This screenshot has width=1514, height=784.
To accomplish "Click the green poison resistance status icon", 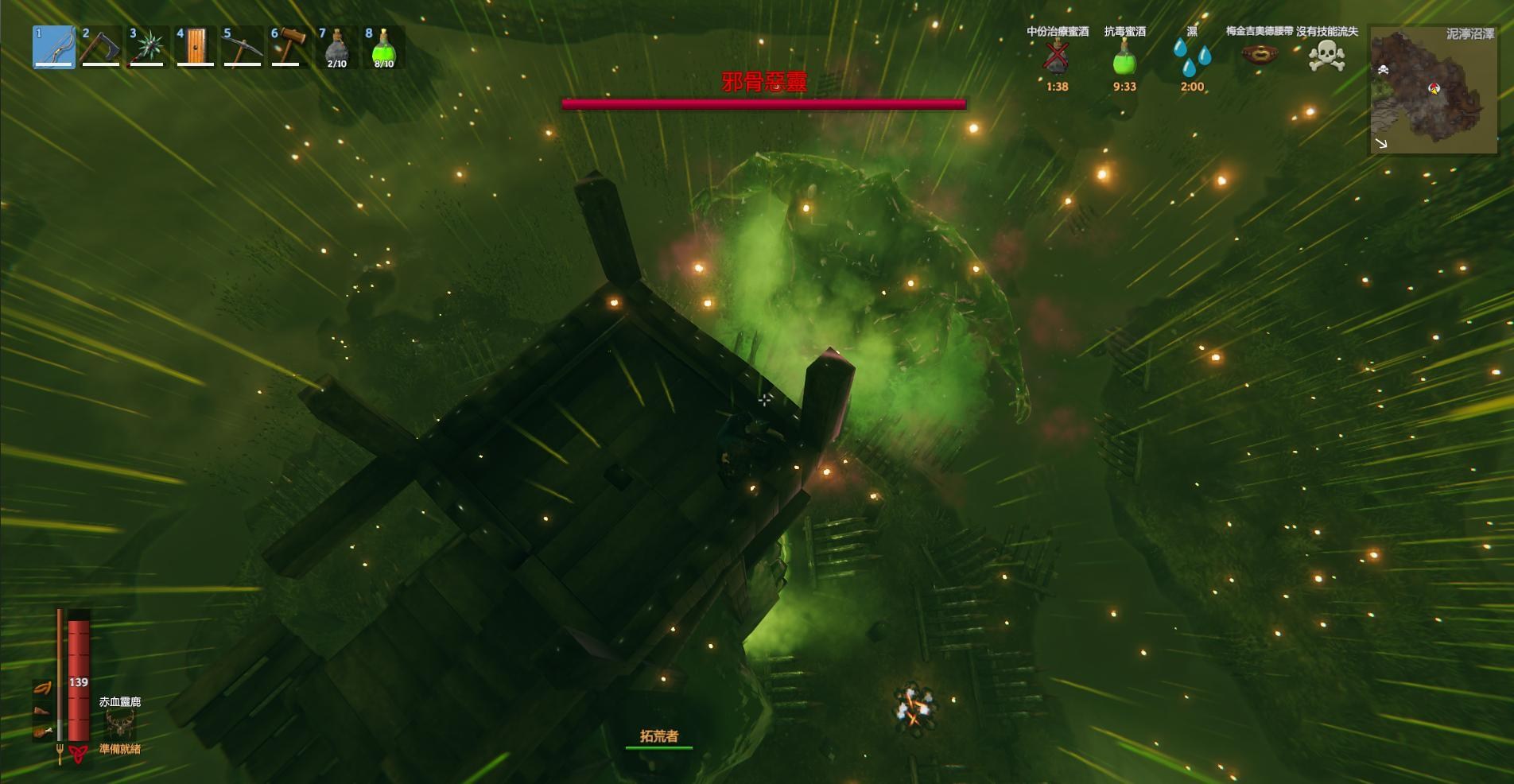I will point(1124,57).
